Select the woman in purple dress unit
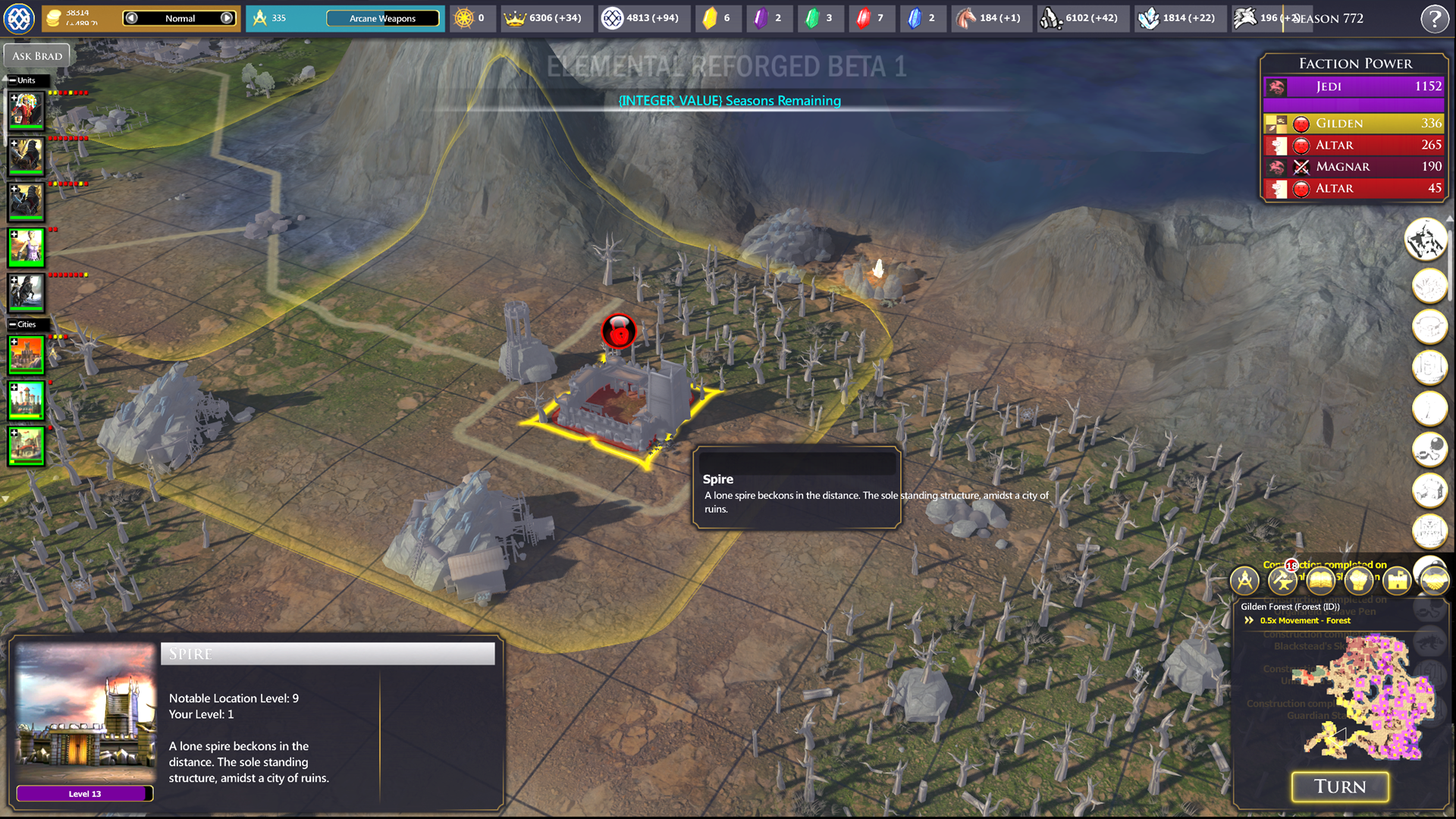This screenshot has height=819, width=1456. (27, 247)
